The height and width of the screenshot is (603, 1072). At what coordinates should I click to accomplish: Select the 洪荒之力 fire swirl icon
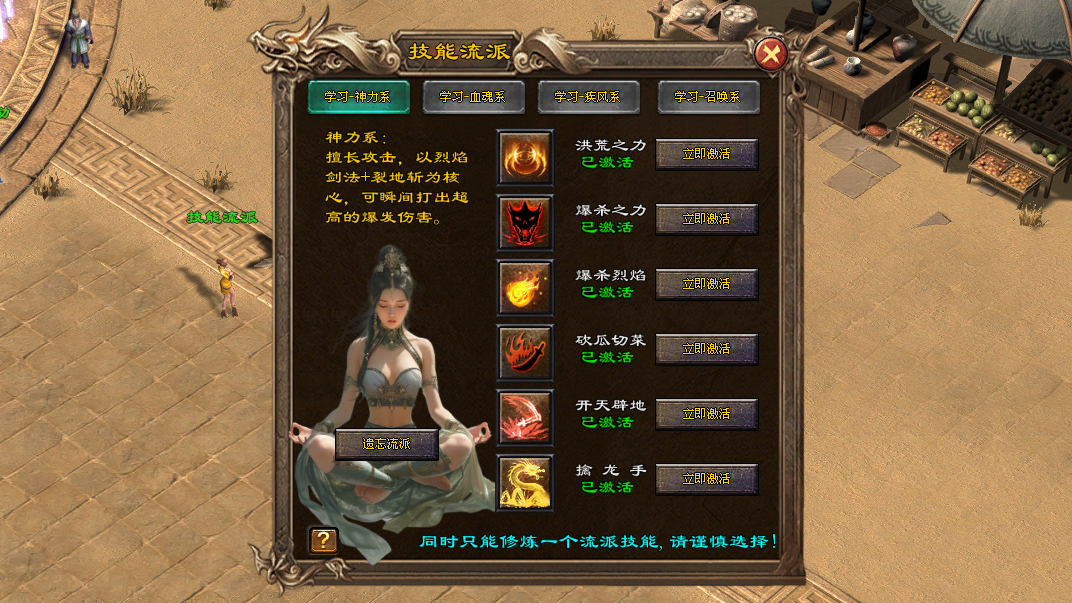pyautogui.click(x=524, y=157)
